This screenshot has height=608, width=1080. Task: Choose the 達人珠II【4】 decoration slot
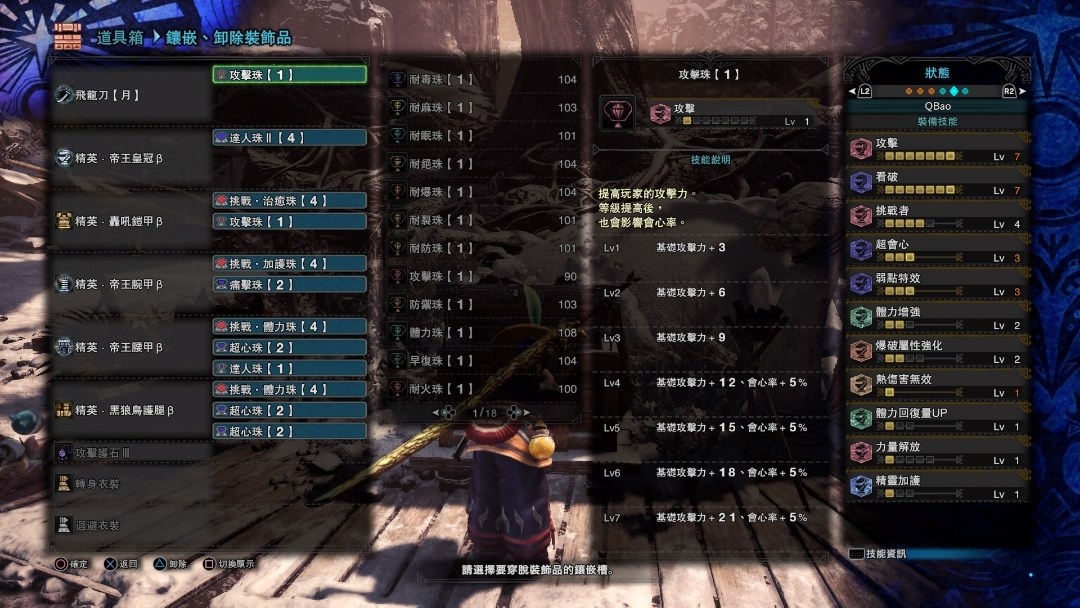coord(289,138)
